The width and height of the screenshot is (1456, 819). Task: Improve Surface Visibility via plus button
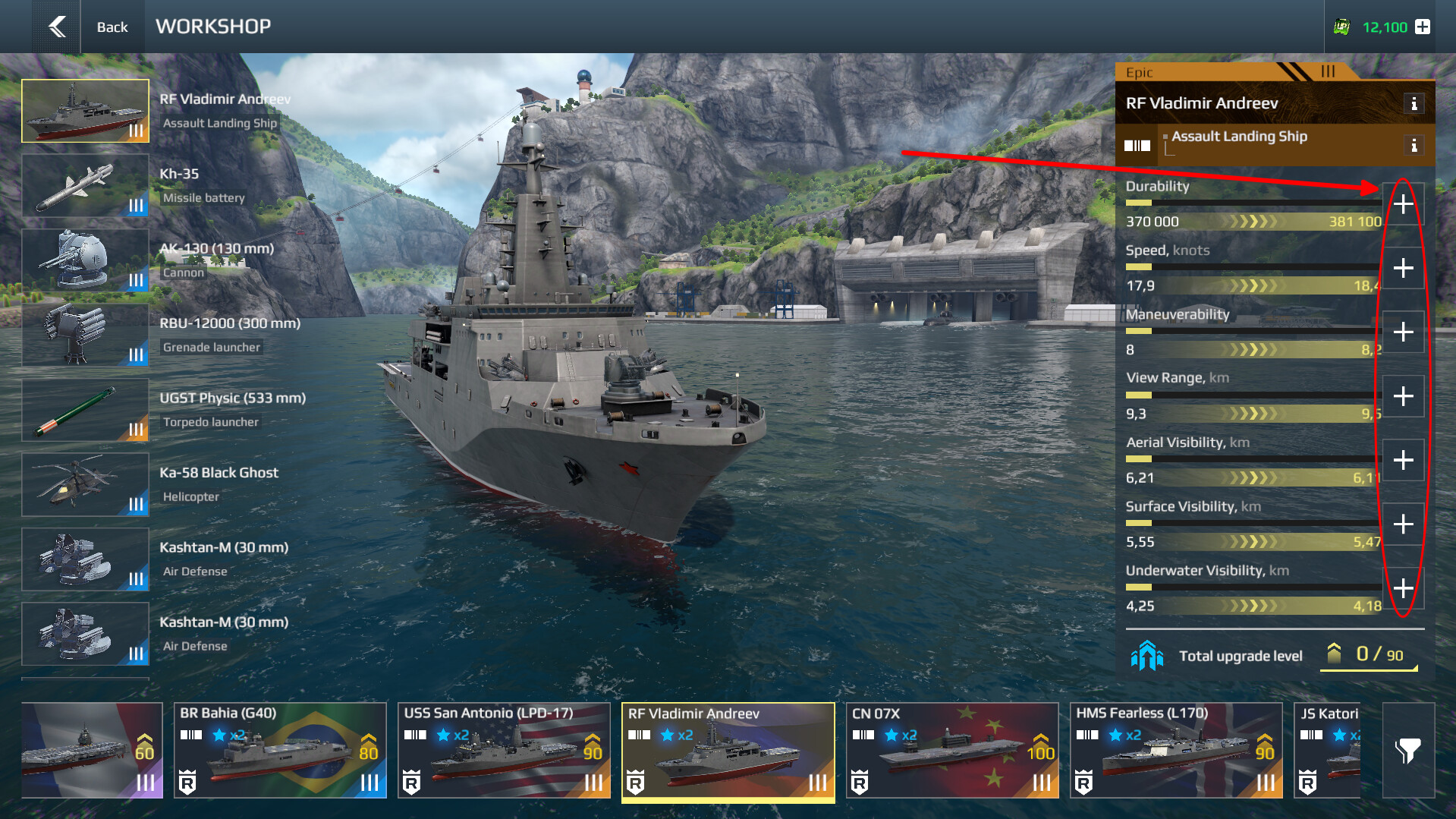coord(1403,524)
